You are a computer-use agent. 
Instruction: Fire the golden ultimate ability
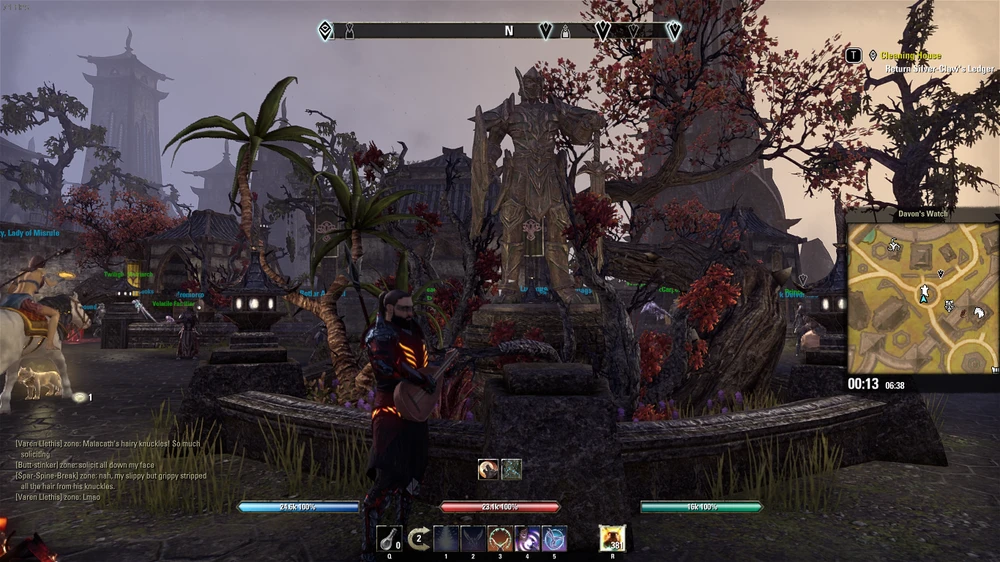(x=611, y=538)
